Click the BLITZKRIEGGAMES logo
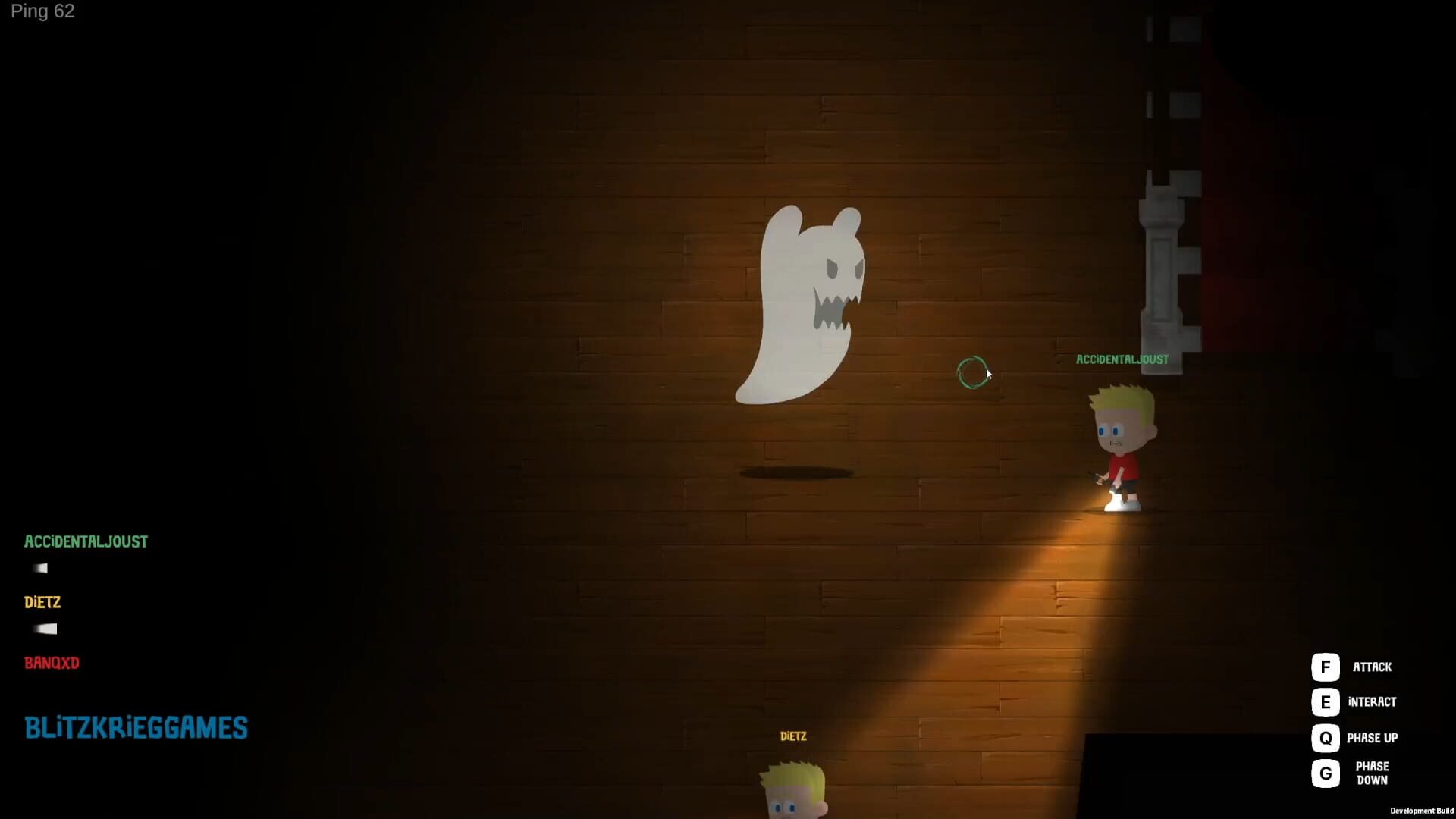Viewport: 1456px width, 819px height. [x=136, y=727]
